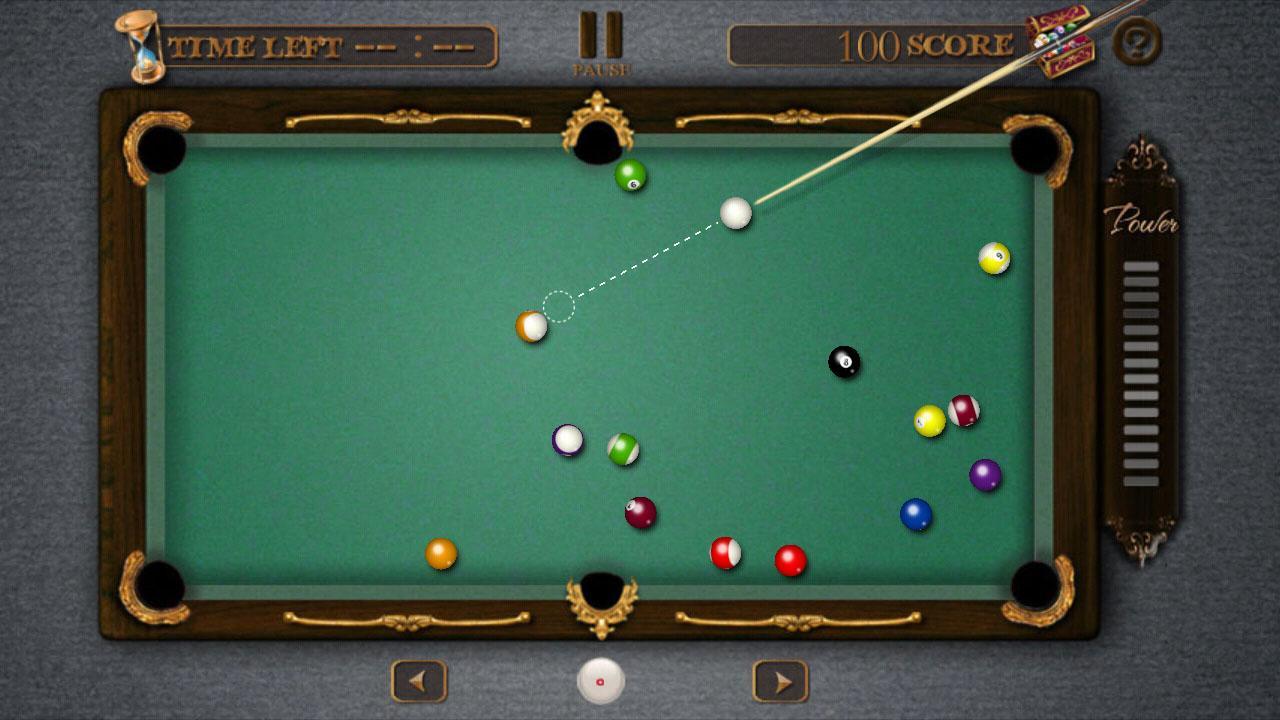Image resolution: width=1280 pixels, height=720 pixels.
Task: Click the aiming target circle on the table
Action: pyautogui.click(x=557, y=303)
